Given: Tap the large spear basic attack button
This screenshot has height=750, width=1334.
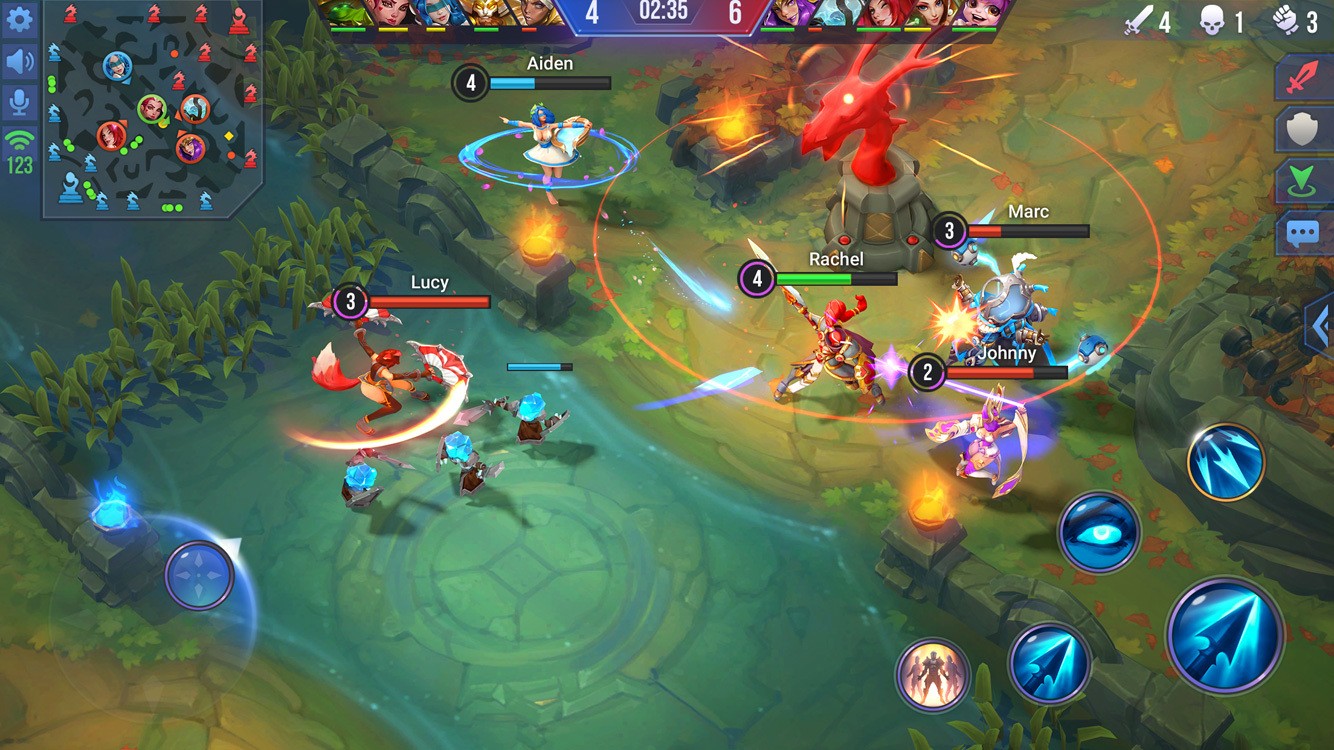Looking at the screenshot, I should (x=1225, y=636).
